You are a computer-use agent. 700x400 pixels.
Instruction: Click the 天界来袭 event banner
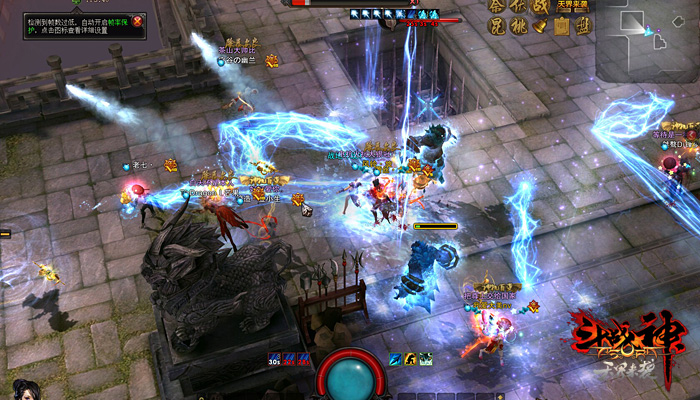click(573, 5)
